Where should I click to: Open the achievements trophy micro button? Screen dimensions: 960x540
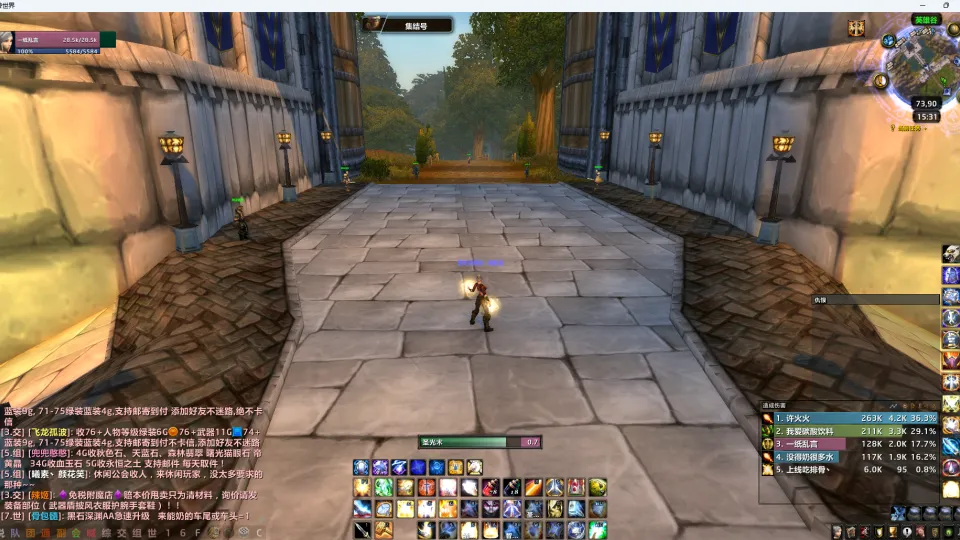(x=893, y=532)
